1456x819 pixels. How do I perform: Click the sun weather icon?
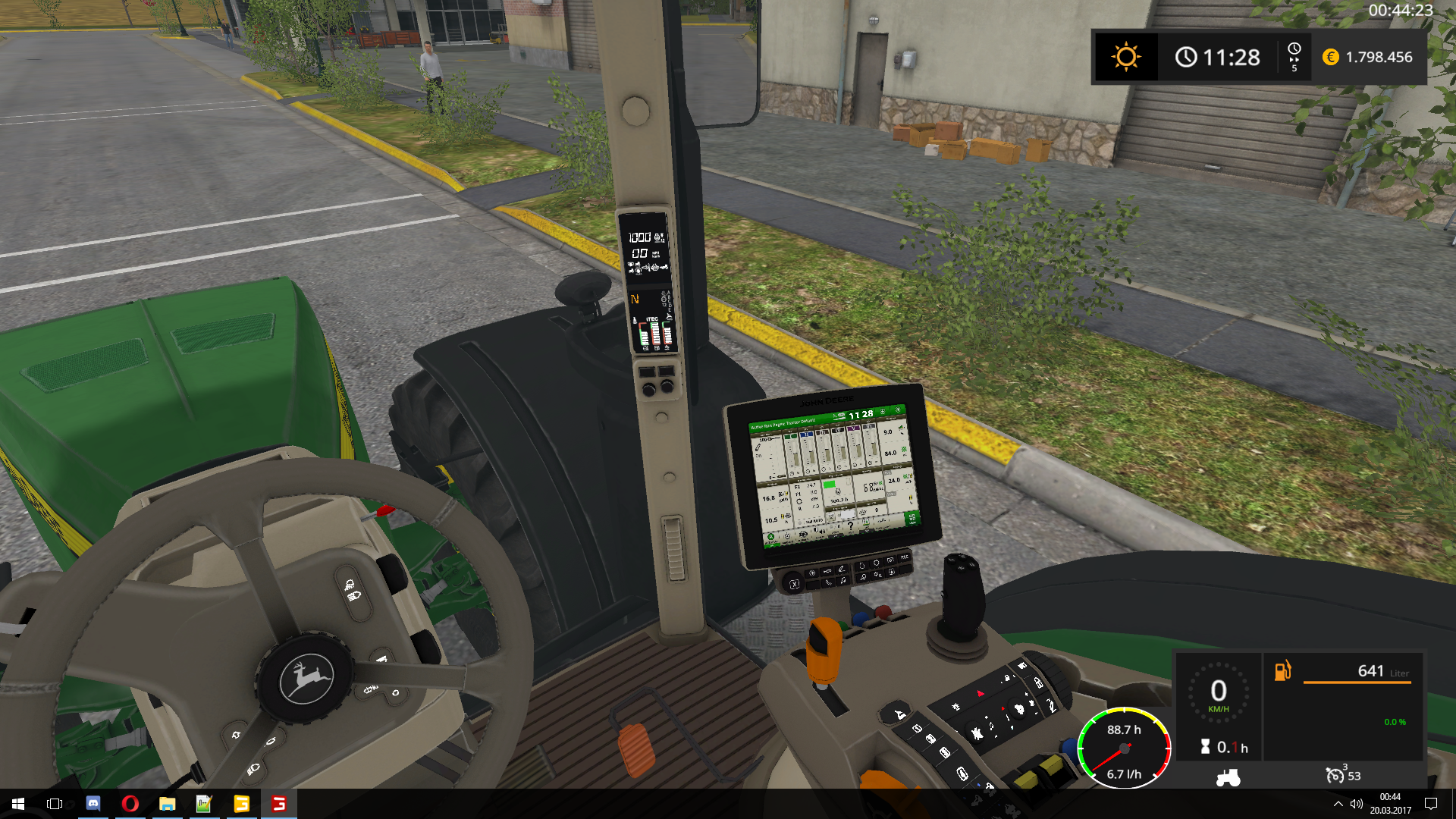tap(1125, 57)
